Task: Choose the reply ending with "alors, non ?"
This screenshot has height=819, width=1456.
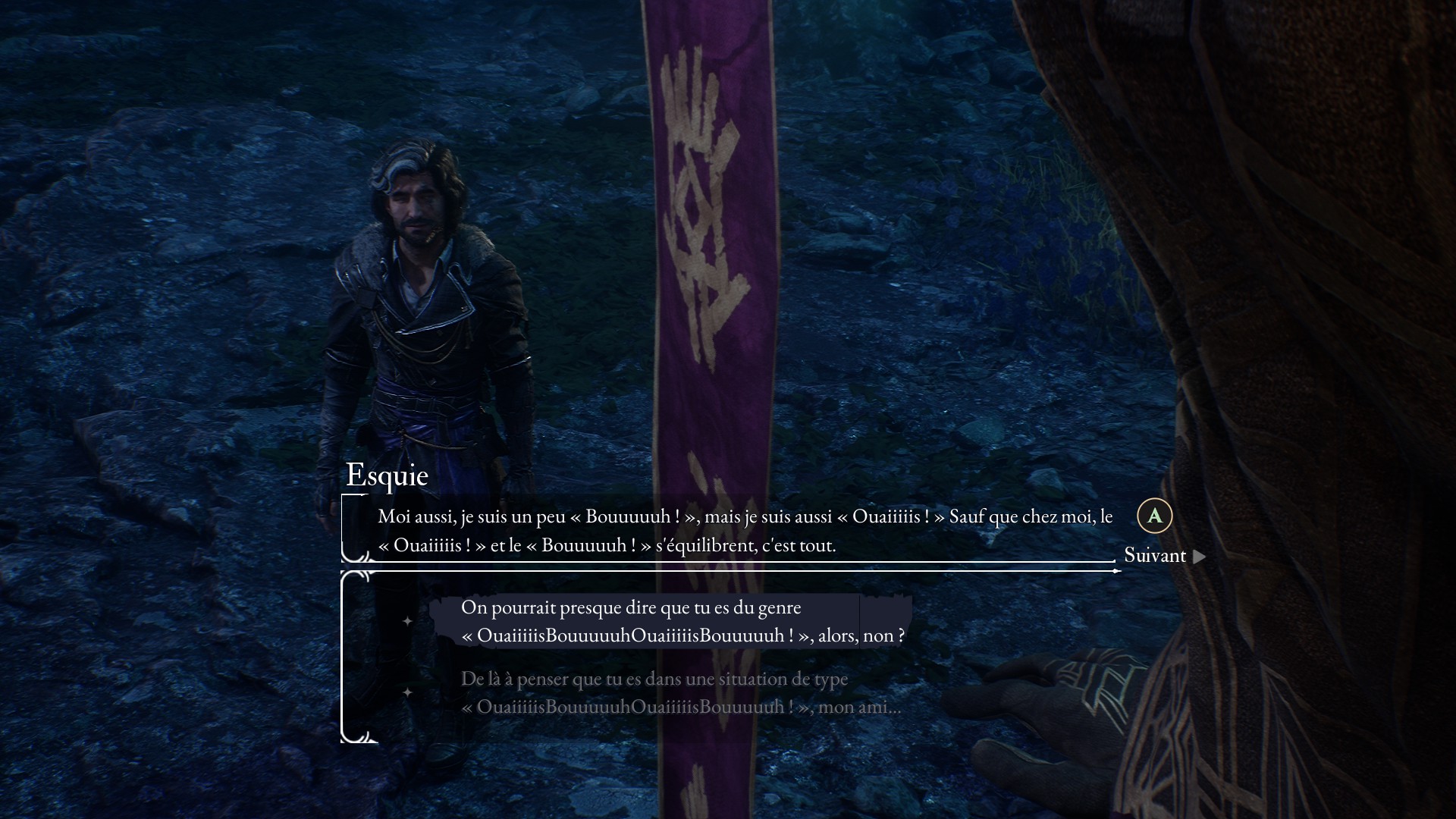Action: click(x=682, y=621)
